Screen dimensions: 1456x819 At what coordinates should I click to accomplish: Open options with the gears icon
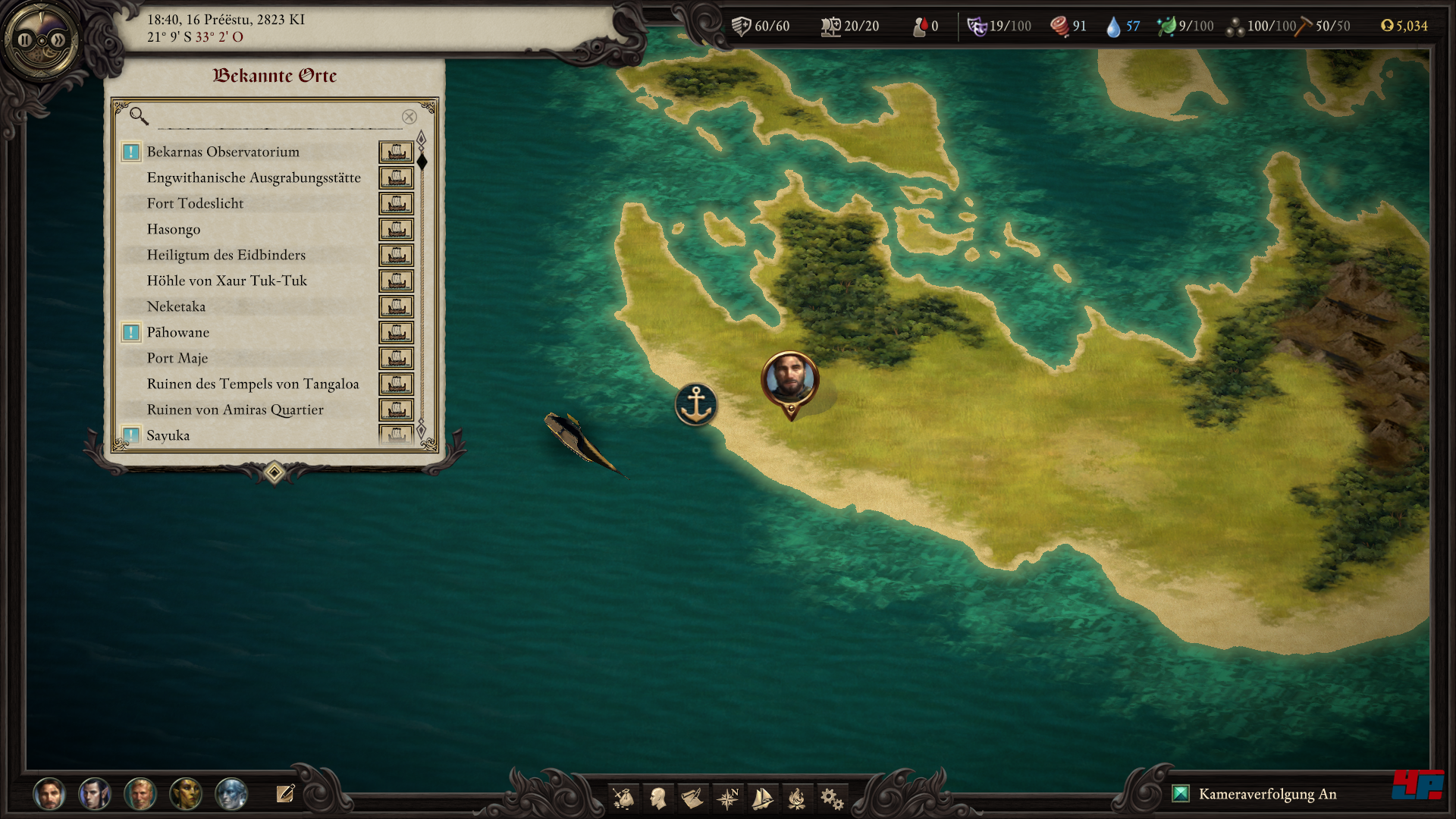pyautogui.click(x=831, y=798)
